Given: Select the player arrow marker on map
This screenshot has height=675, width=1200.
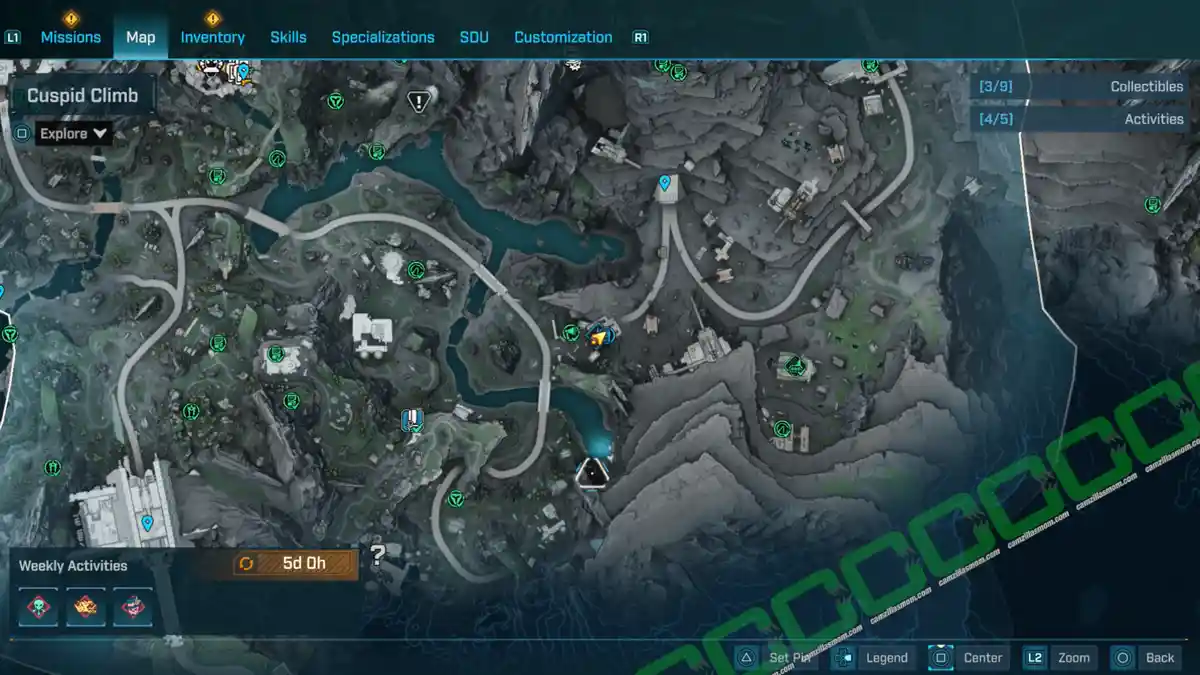Looking at the screenshot, I should click(600, 338).
